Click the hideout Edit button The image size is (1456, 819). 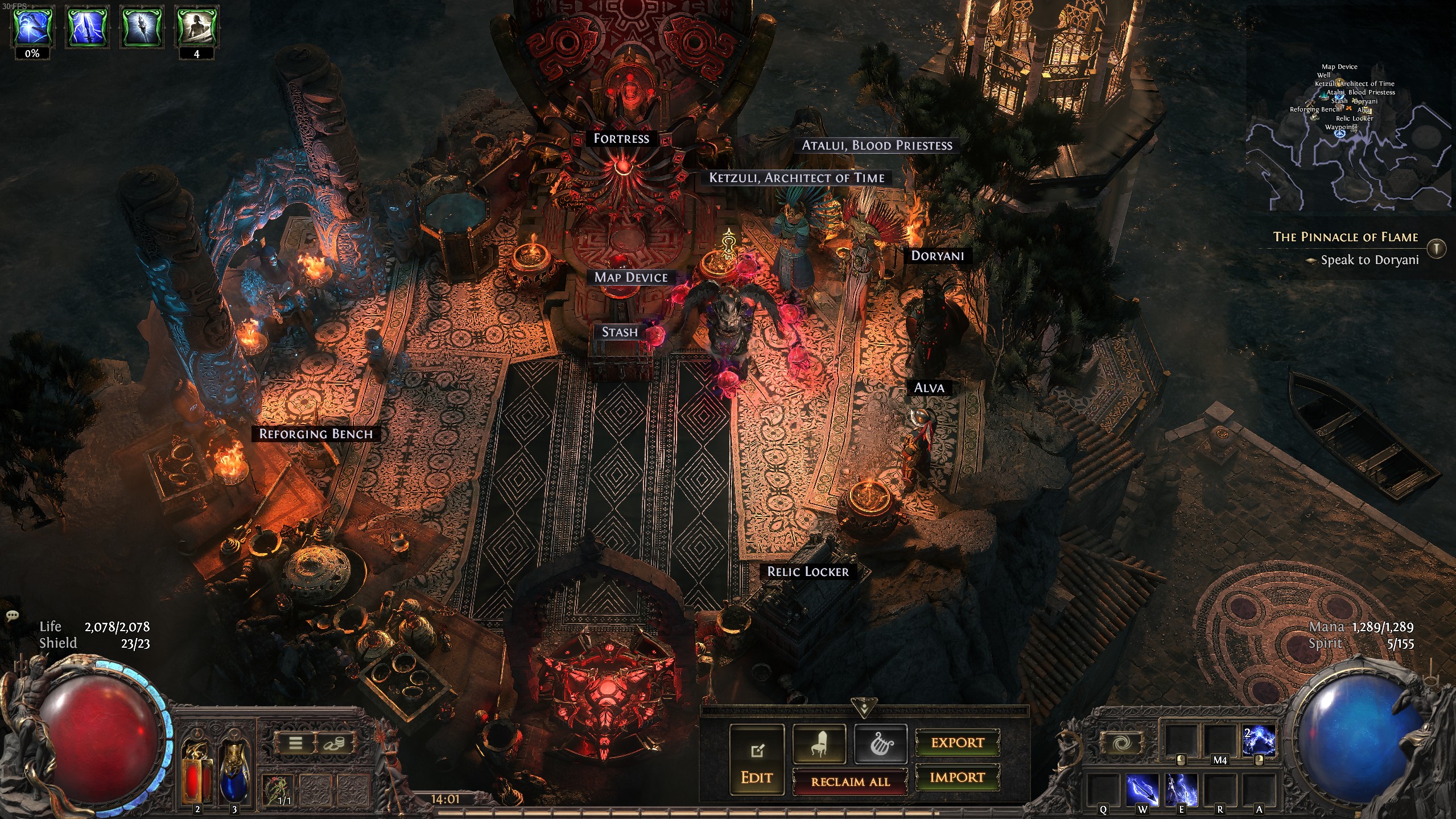tap(756, 760)
